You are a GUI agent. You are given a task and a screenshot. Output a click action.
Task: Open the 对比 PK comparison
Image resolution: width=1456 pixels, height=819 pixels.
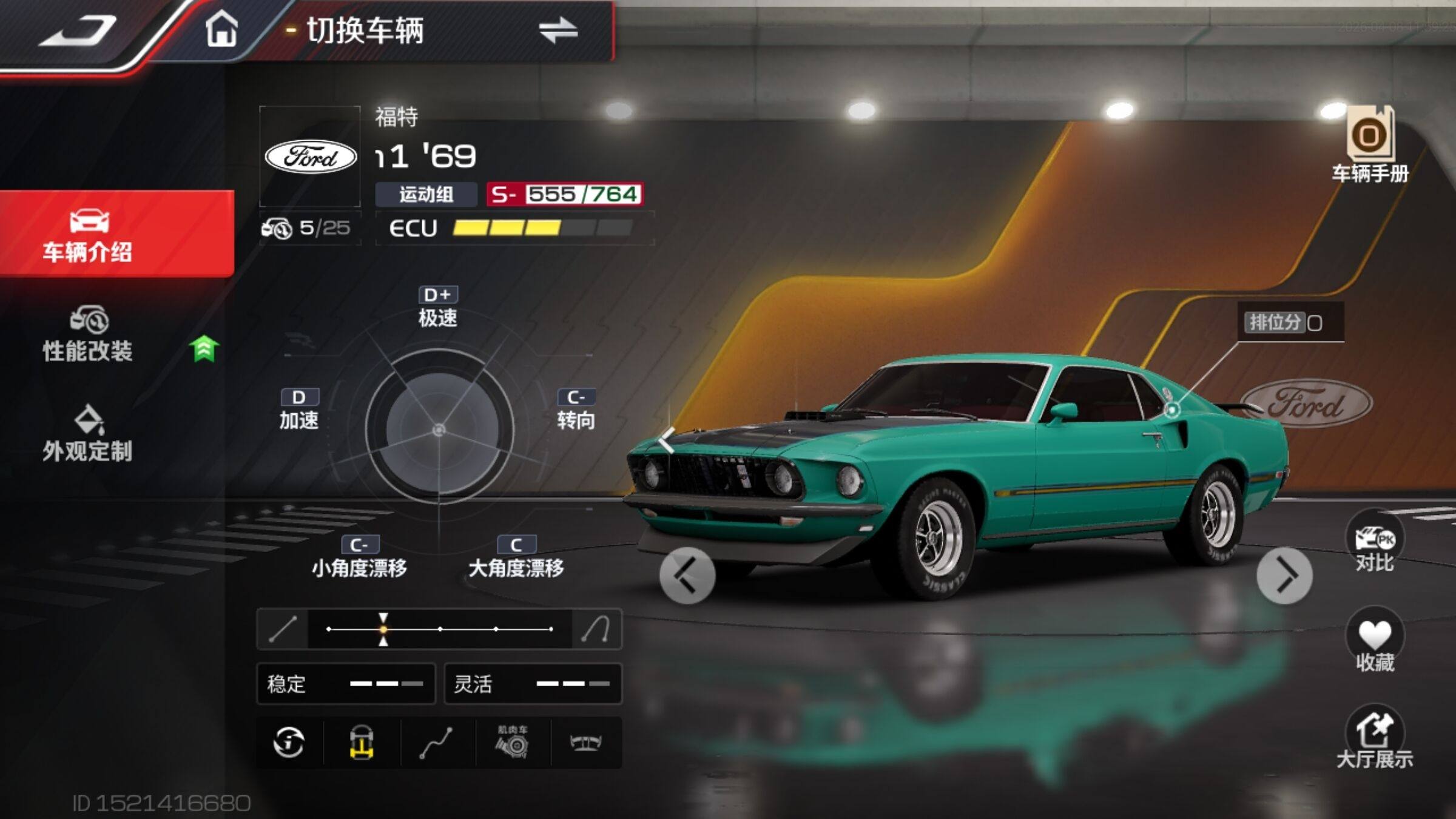(1375, 543)
